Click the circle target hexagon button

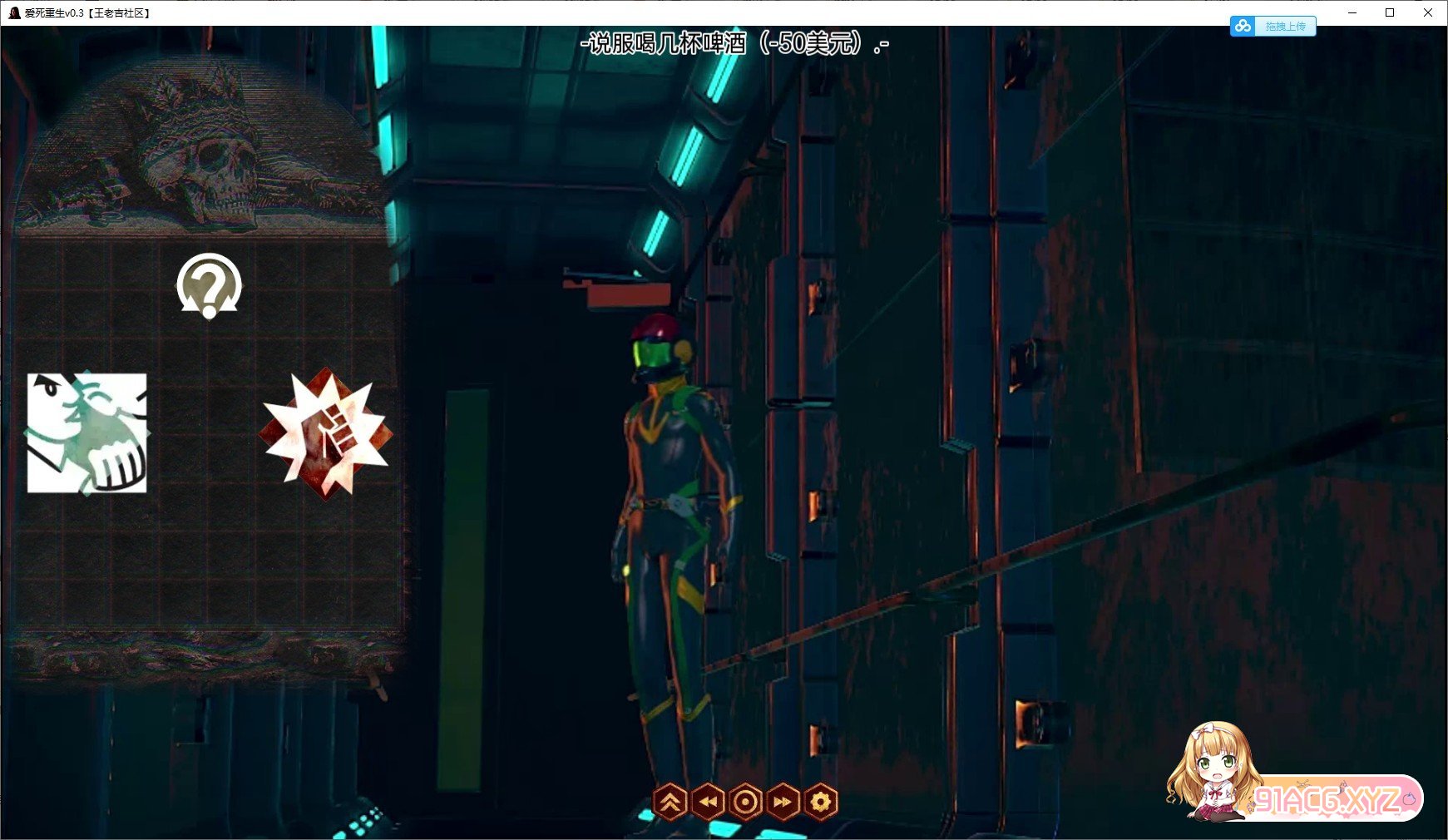pyautogui.click(x=746, y=802)
